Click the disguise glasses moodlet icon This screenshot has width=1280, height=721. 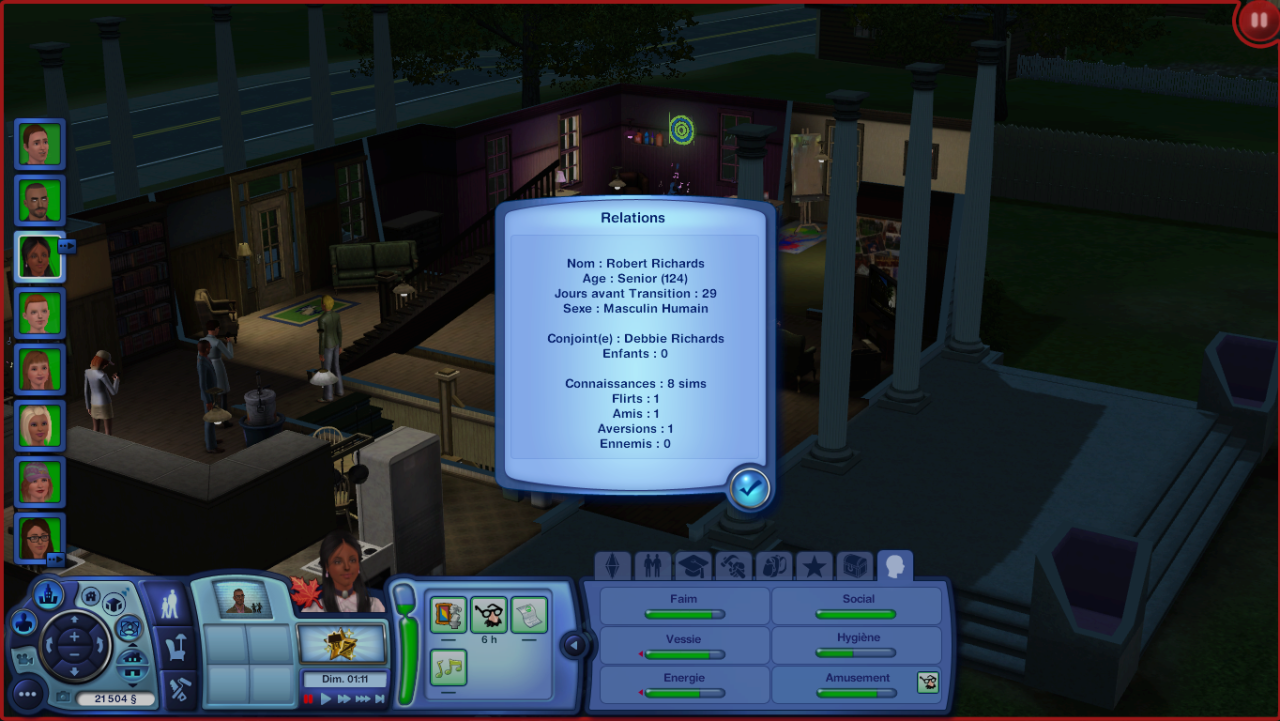[489, 615]
